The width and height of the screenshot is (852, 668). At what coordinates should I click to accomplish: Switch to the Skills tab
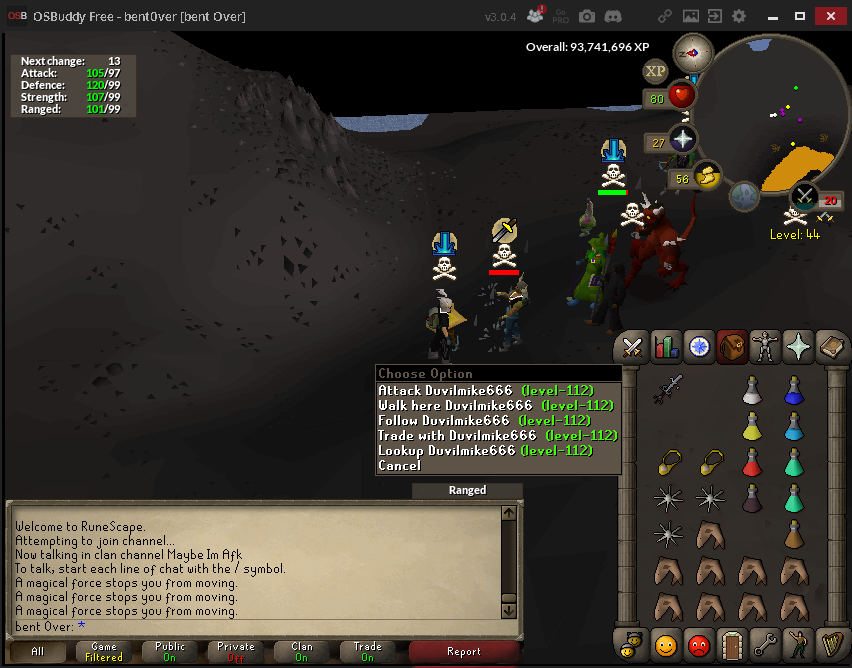click(x=666, y=347)
